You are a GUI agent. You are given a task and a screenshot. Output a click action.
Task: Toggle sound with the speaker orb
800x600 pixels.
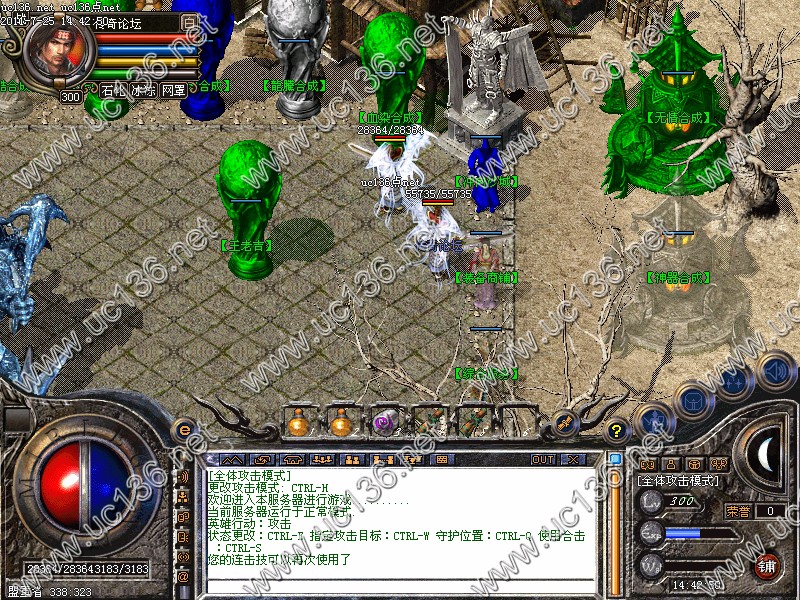click(x=775, y=371)
